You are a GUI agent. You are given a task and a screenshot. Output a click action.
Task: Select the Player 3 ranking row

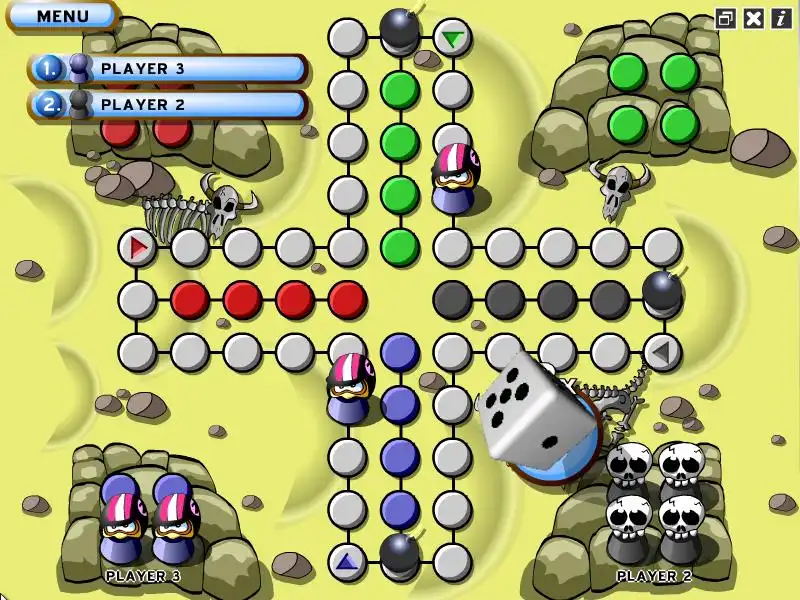click(x=168, y=69)
